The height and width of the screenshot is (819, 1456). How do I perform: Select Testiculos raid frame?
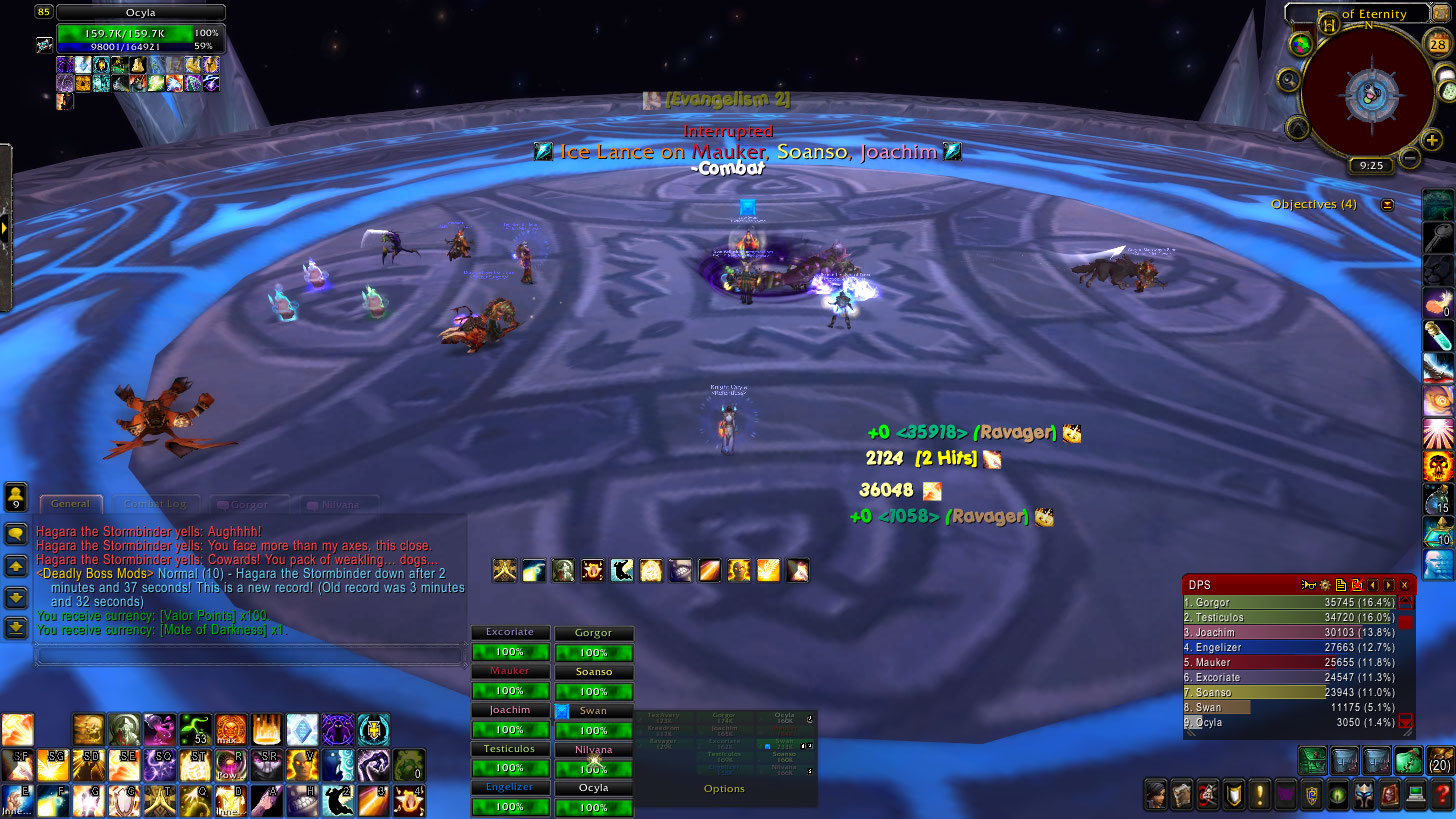pos(510,759)
